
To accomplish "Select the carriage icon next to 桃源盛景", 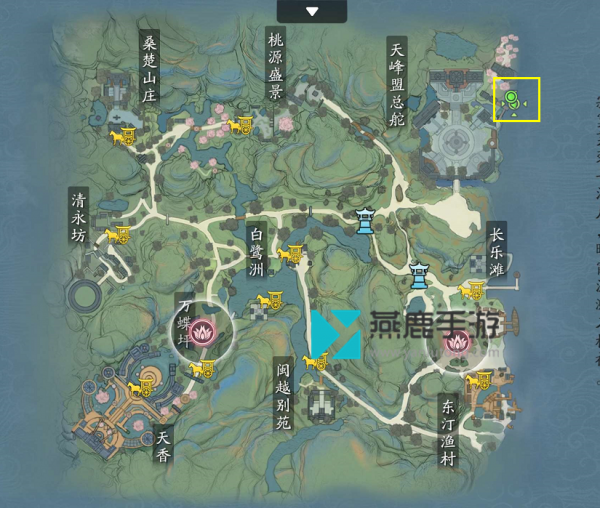I will pyautogui.click(x=241, y=124).
